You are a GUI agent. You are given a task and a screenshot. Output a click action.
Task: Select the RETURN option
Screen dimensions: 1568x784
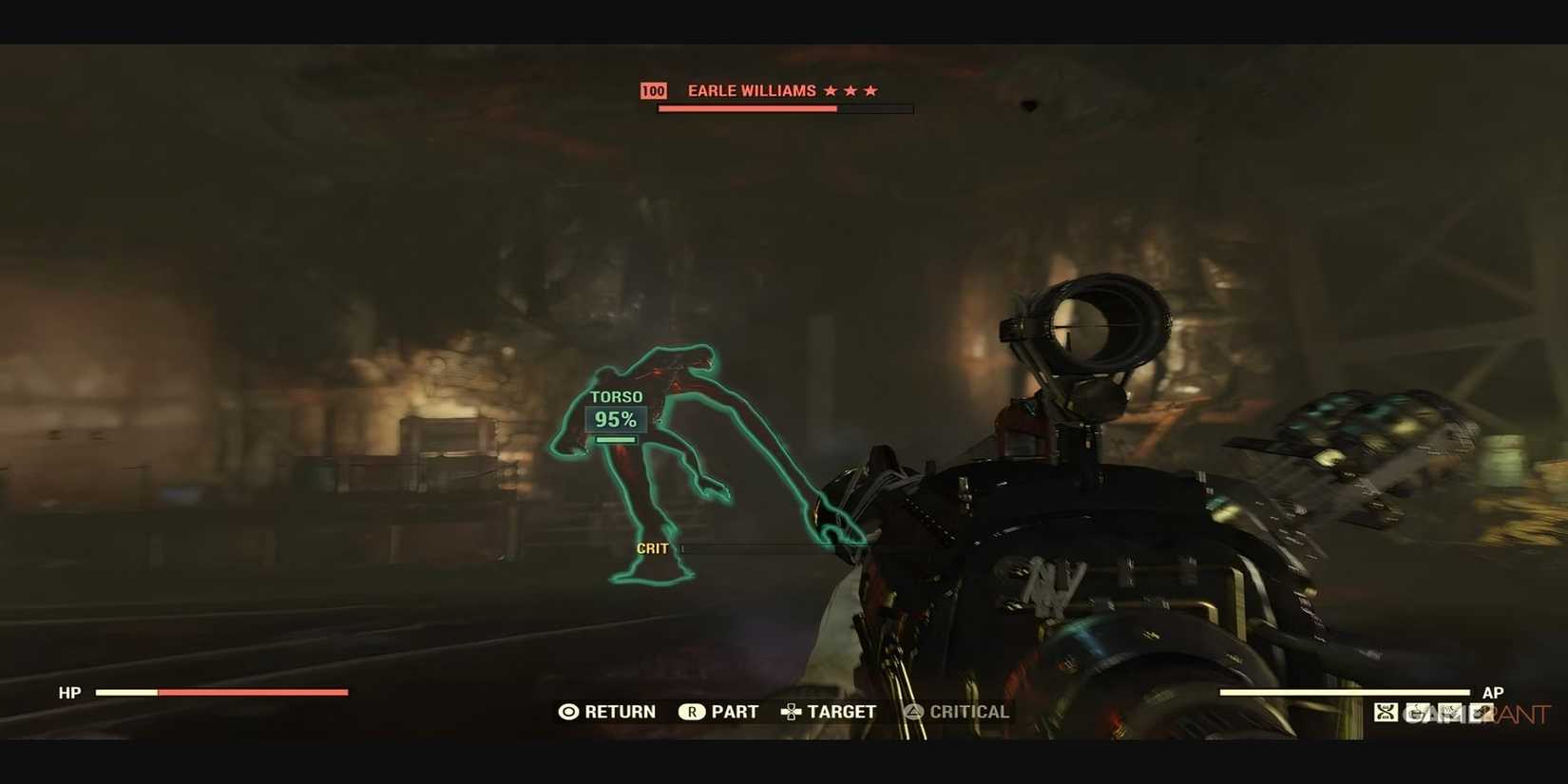620,711
